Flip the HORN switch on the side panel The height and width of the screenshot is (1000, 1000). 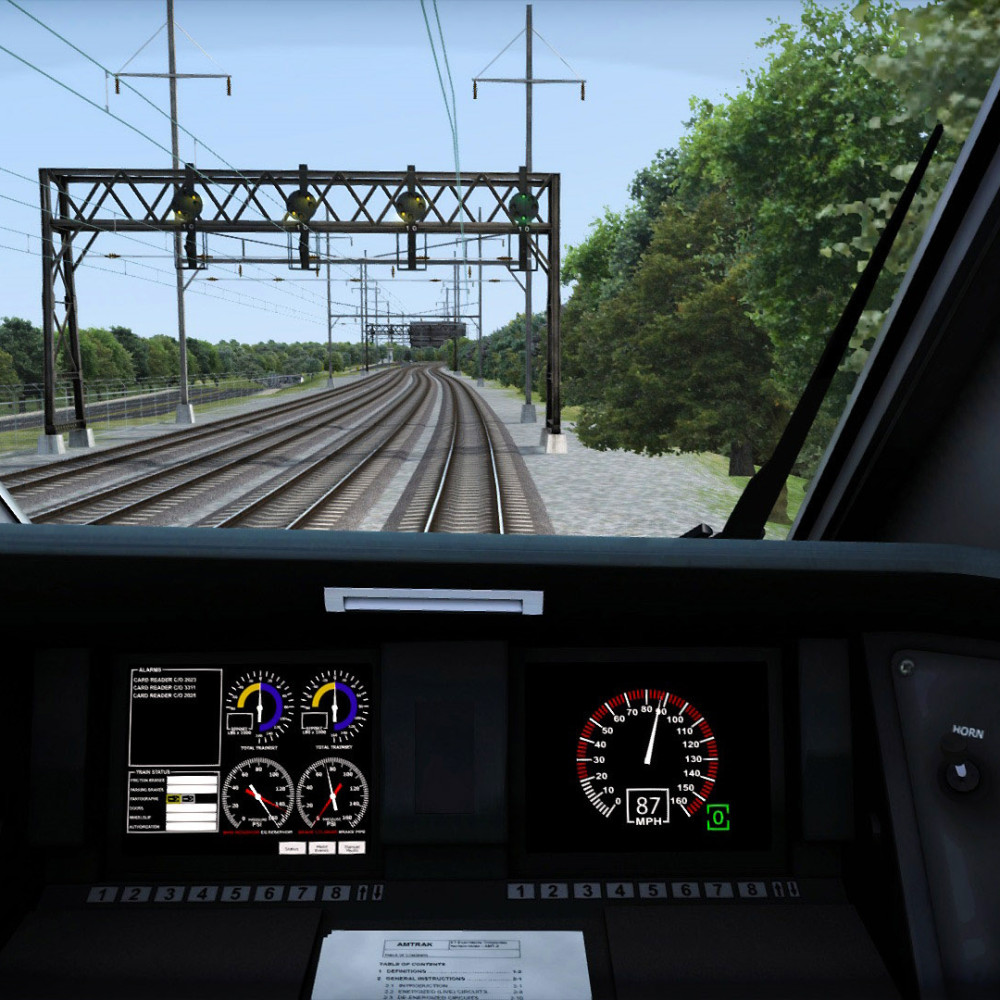[961, 772]
